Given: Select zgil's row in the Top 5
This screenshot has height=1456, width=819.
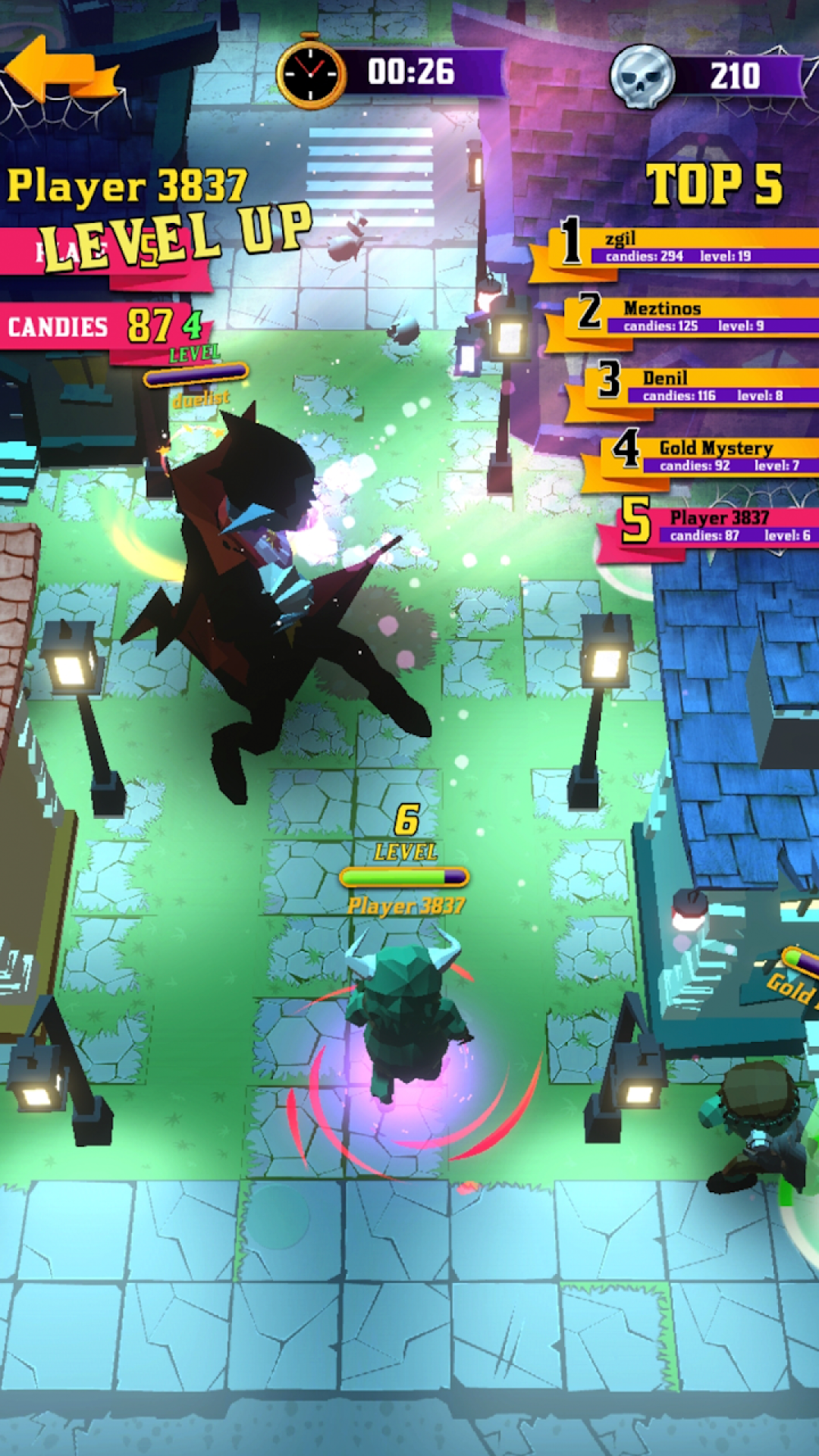Looking at the screenshot, I should click(x=682, y=248).
